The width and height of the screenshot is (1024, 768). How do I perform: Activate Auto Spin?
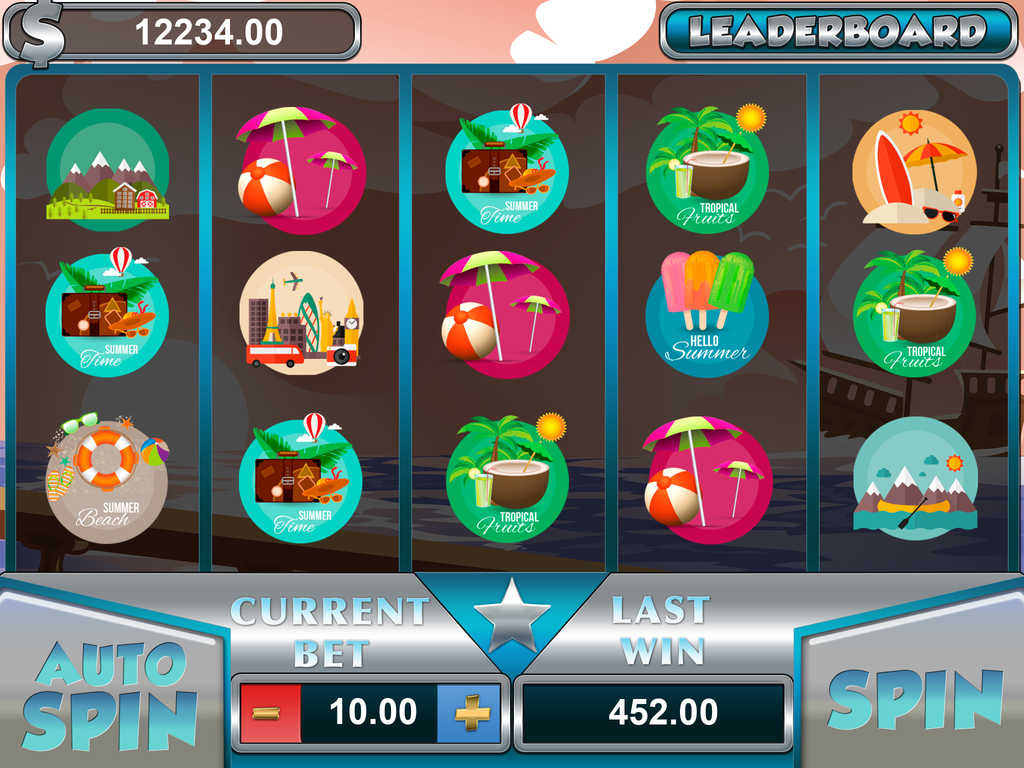(109, 694)
